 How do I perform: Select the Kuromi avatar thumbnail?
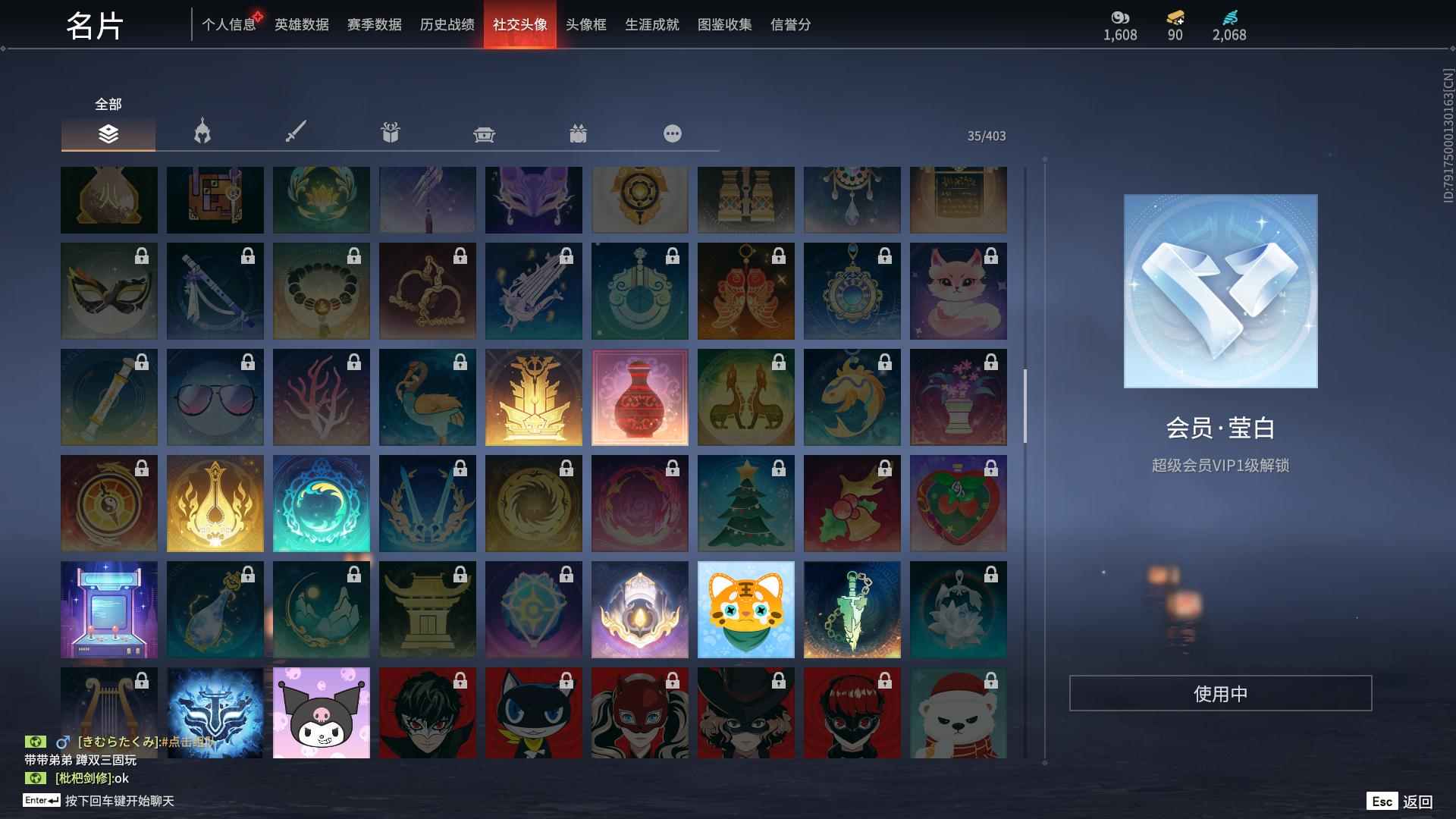tap(321, 713)
